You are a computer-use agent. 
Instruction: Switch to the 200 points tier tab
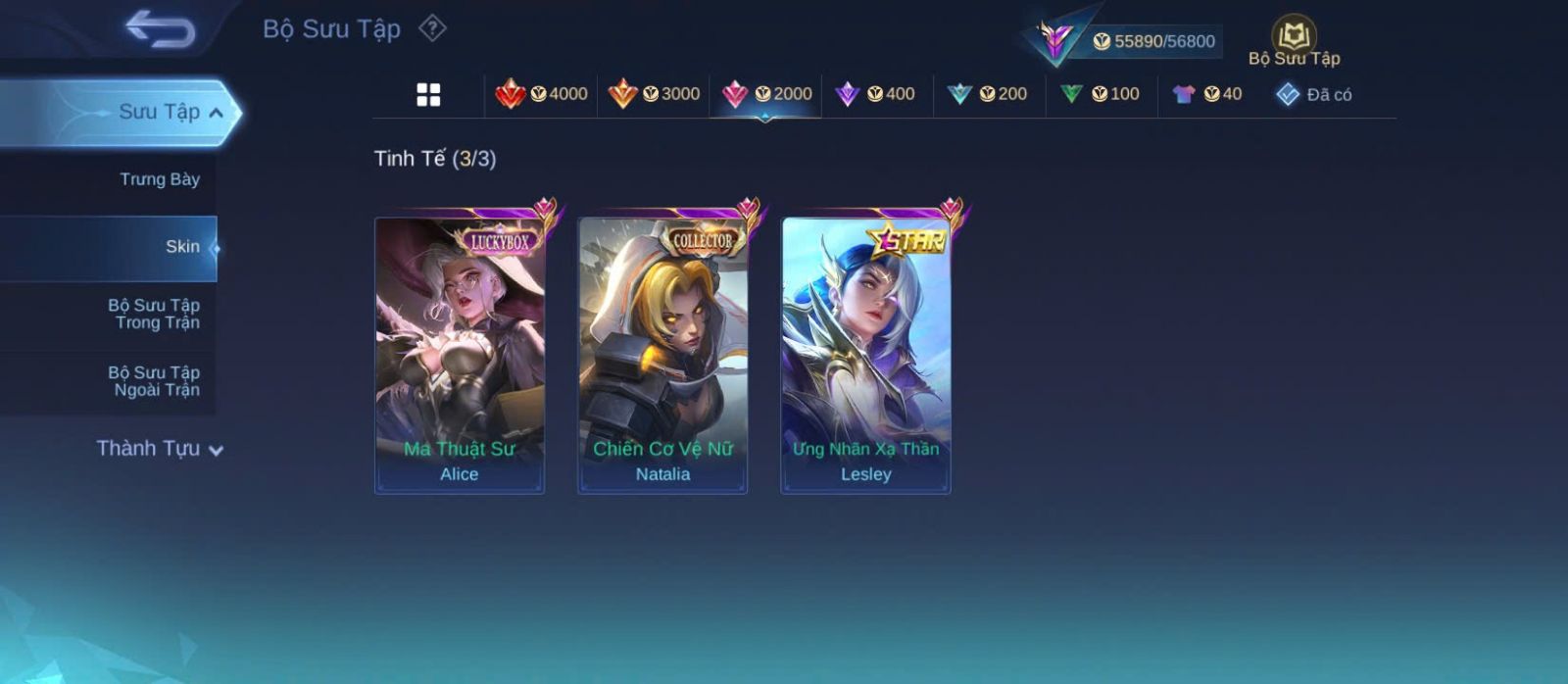pos(988,94)
